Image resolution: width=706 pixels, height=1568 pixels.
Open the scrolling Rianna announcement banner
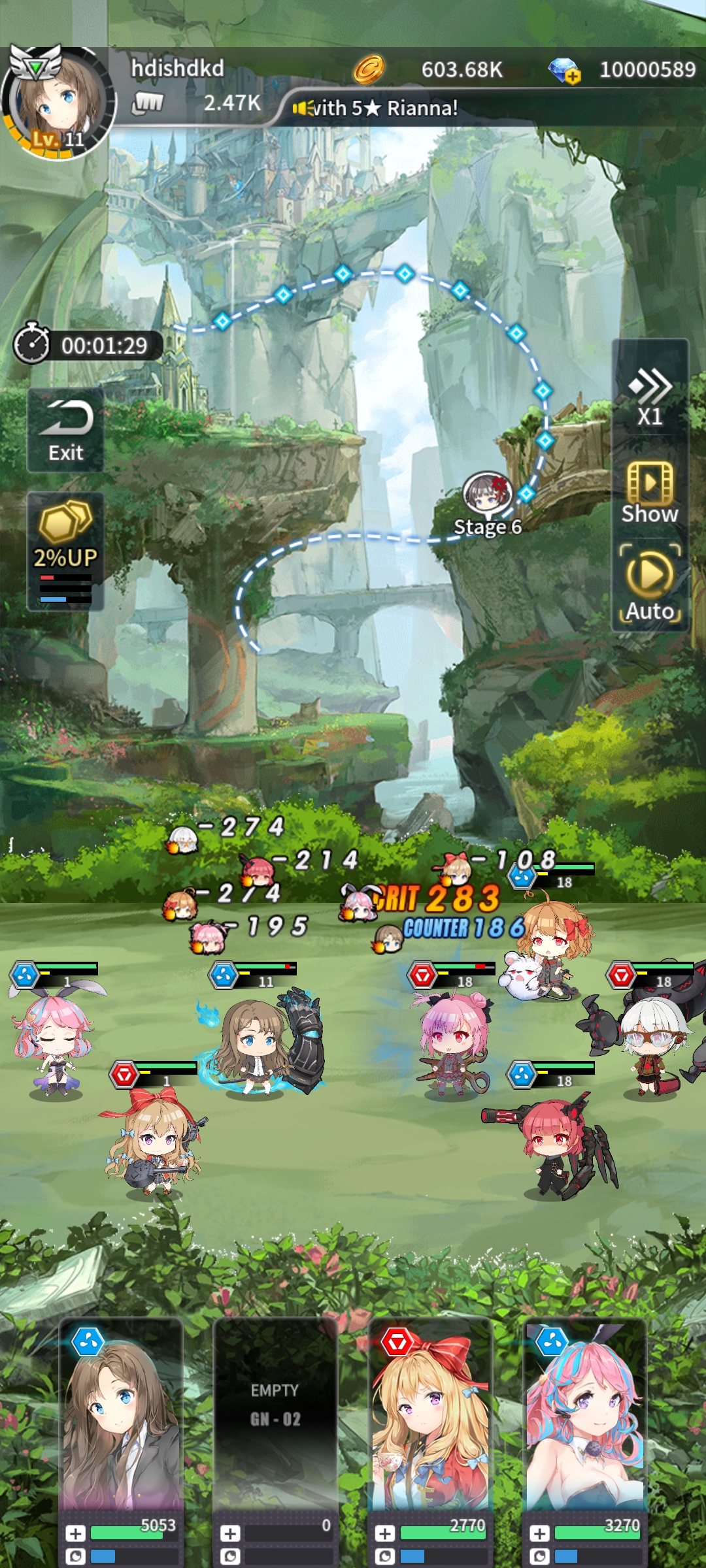point(386,108)
